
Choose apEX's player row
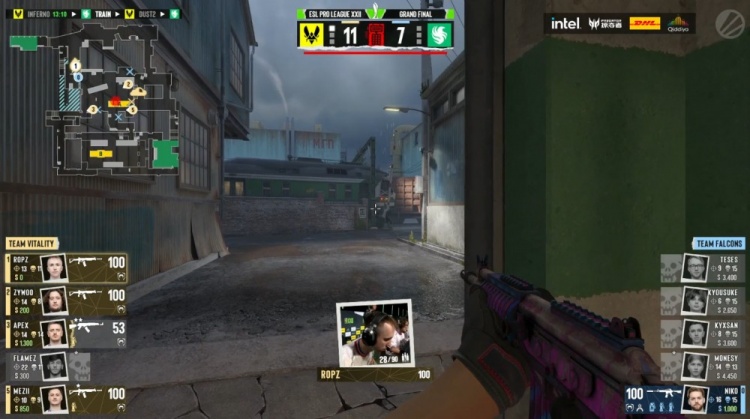tap(67, 333)
